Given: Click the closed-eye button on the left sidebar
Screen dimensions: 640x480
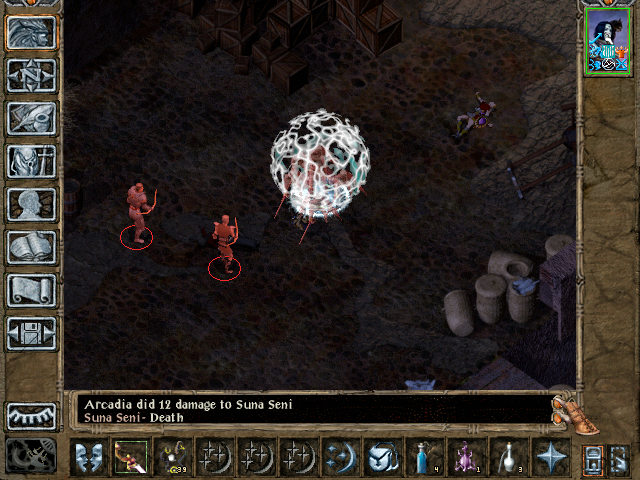Looking at the screenshot, I should [31, 415].
